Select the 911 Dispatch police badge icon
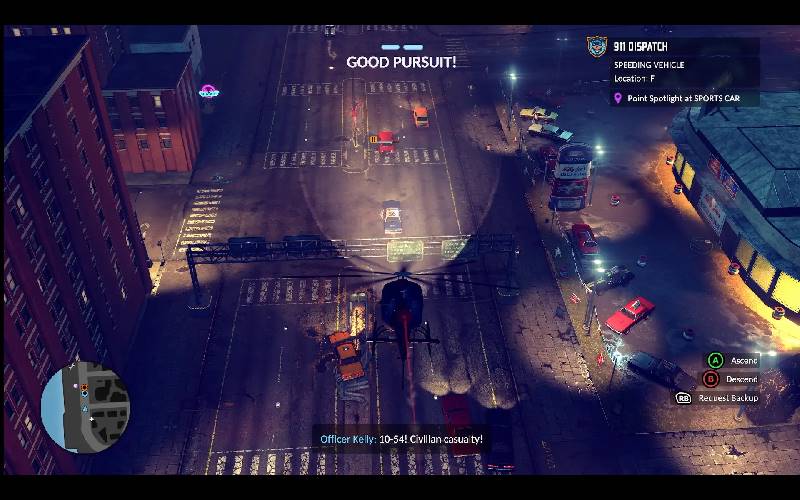This screenshot has height=500, width=800. pos(597,46)
